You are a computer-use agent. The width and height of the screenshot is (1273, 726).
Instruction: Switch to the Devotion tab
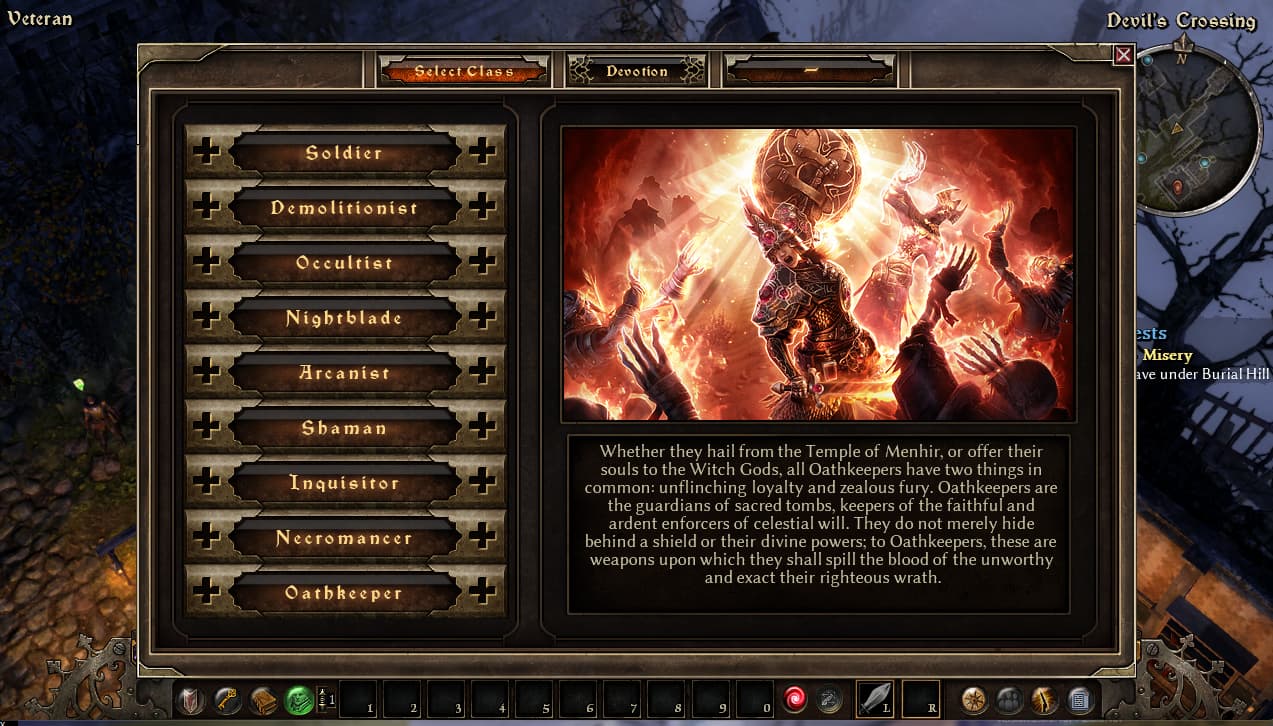(x=637, y=71)
